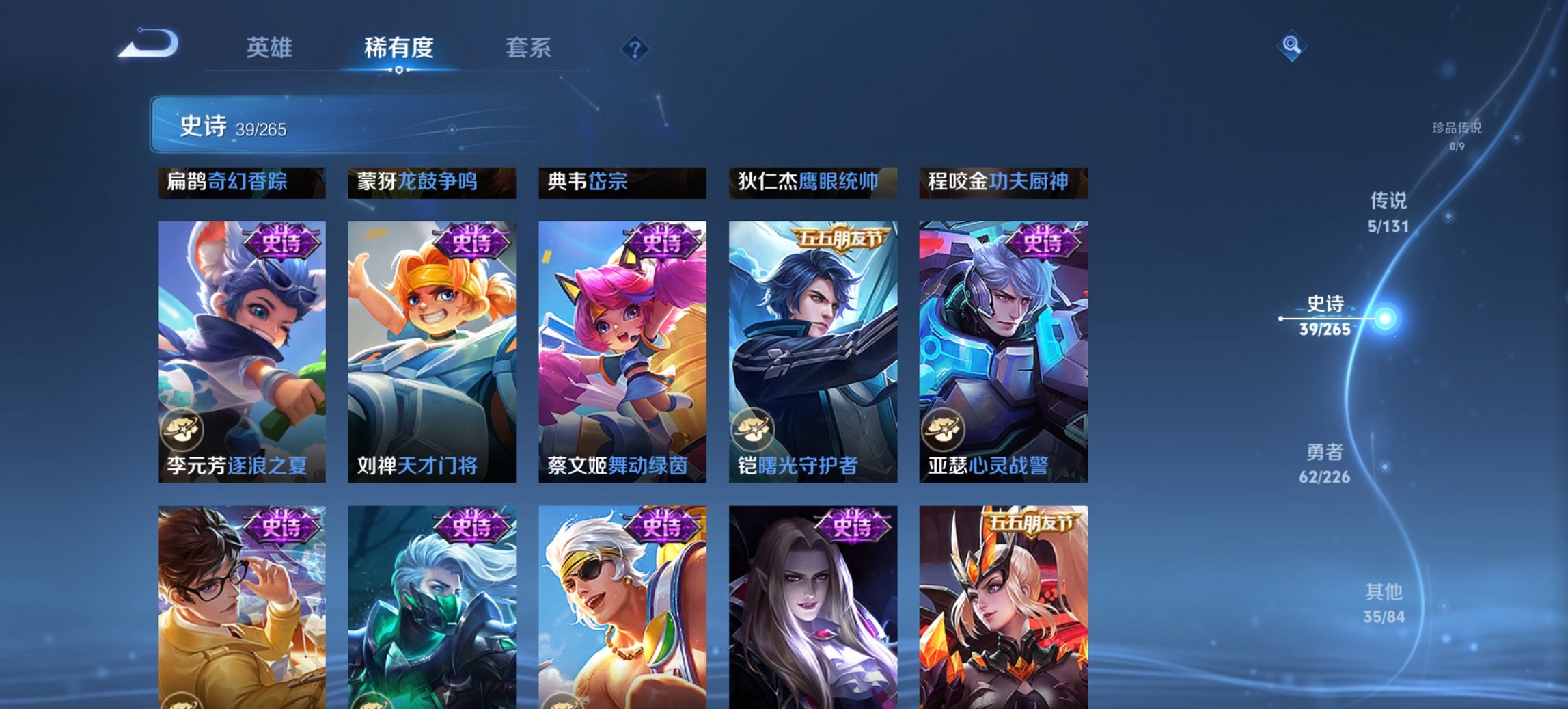Click the fragment icon on 刘禅天才门将 card
Image resolution: width=1568 pixels, height=709 pixels.
(374, 428)
